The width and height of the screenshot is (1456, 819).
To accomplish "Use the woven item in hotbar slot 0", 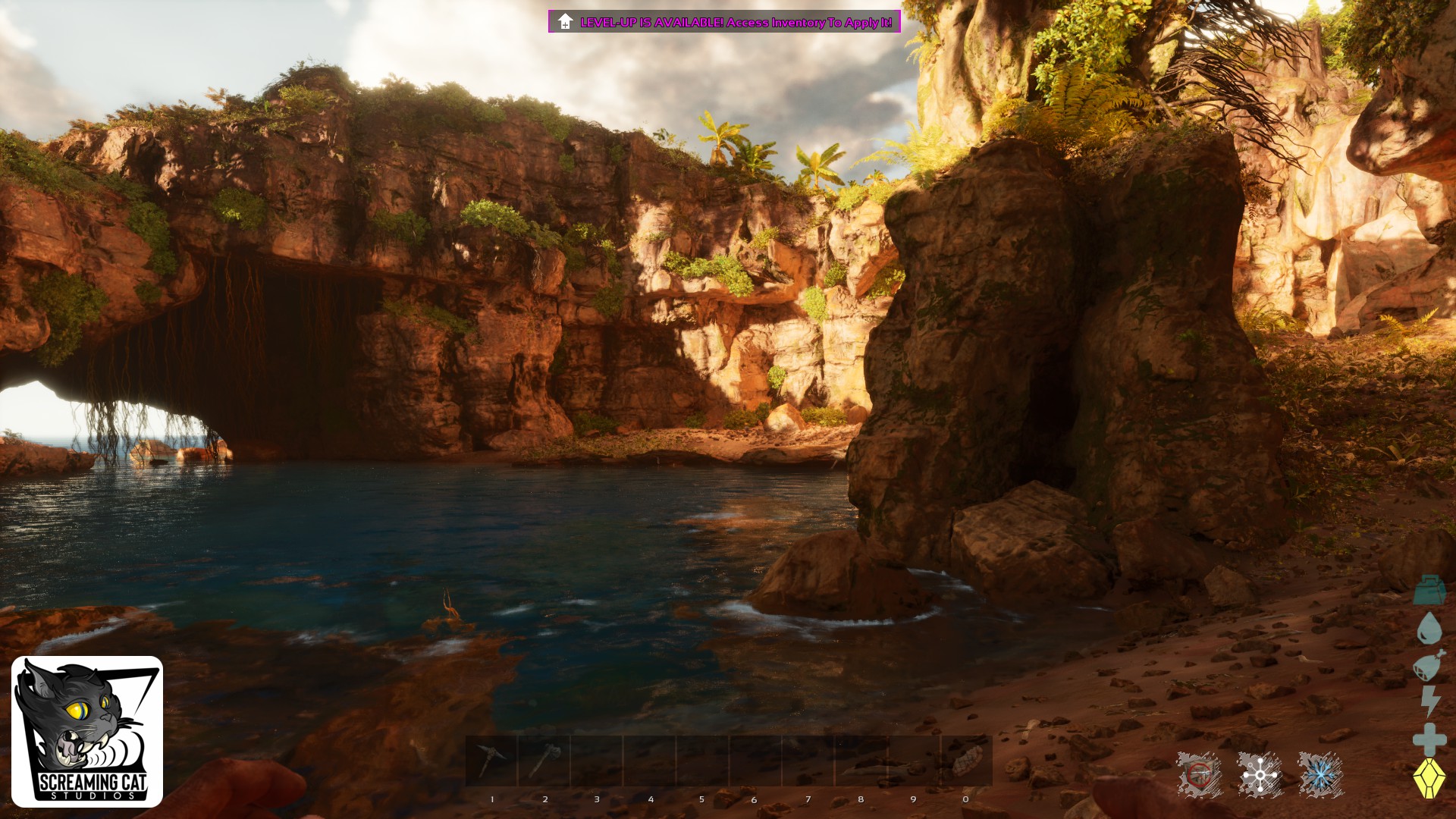I will (x=966, y=761).
